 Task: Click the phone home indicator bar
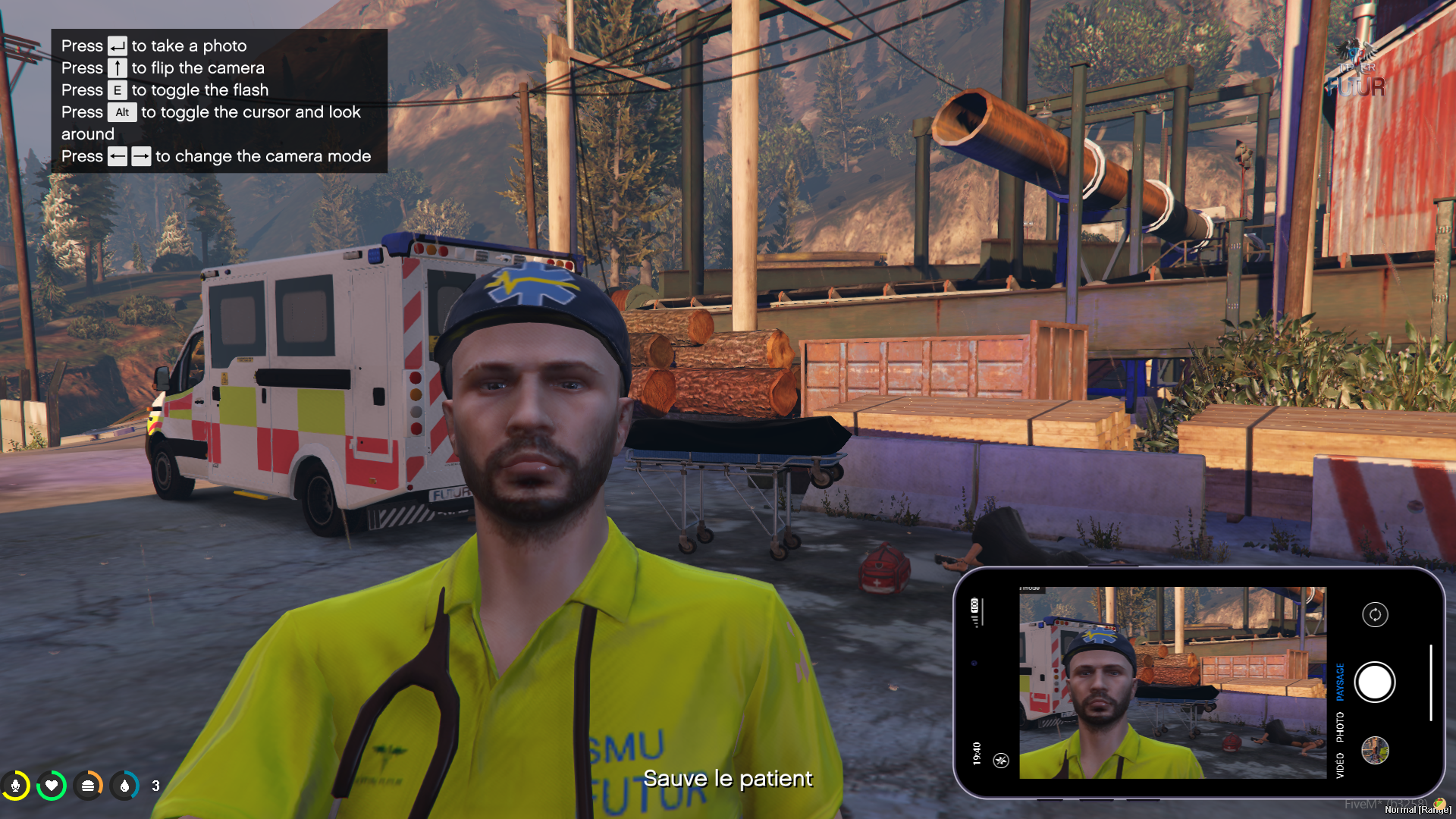1431,682
